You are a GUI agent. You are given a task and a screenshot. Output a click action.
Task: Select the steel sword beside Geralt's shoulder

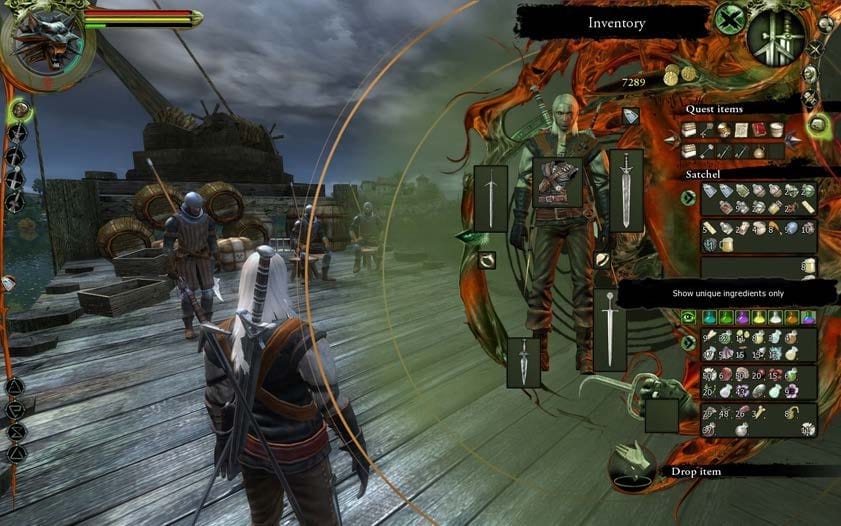[626, 188]
